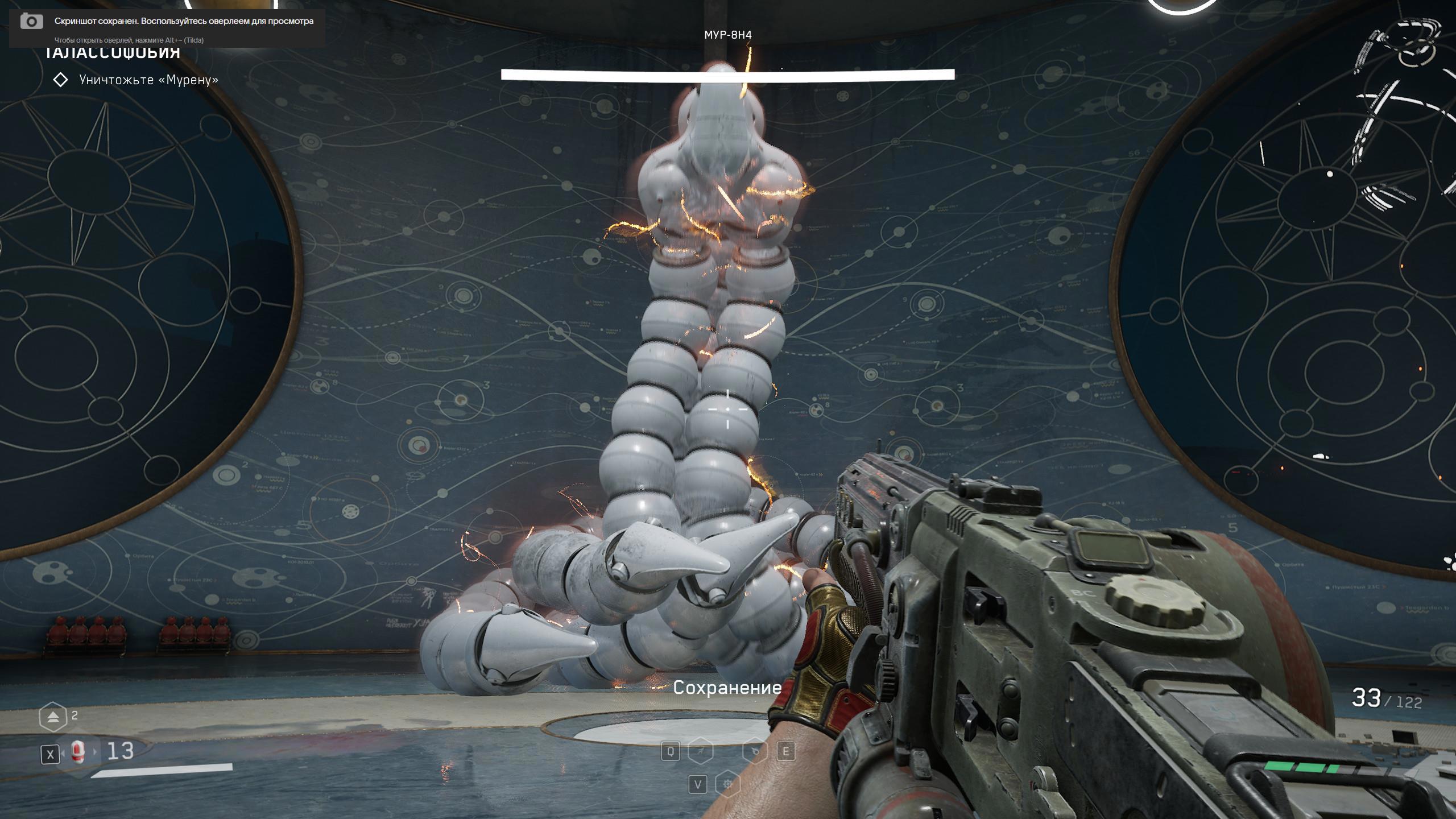The width and height of the screenshot is (1456, 819).
Task: Activate the gear ability hexagon beside V
Action: 727,785
